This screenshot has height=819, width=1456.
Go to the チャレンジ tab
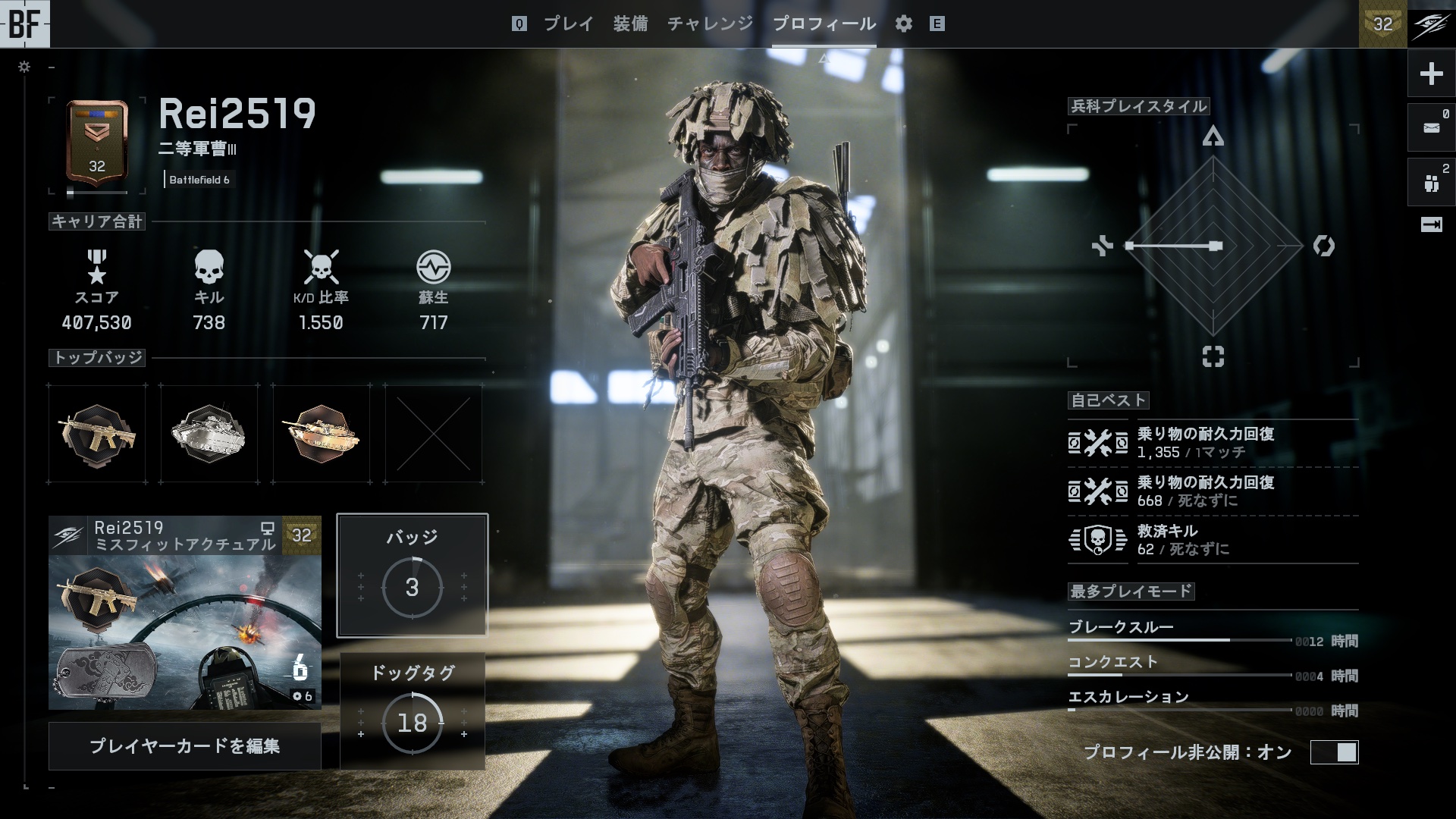pyautogui.click(x=710, y=24)
